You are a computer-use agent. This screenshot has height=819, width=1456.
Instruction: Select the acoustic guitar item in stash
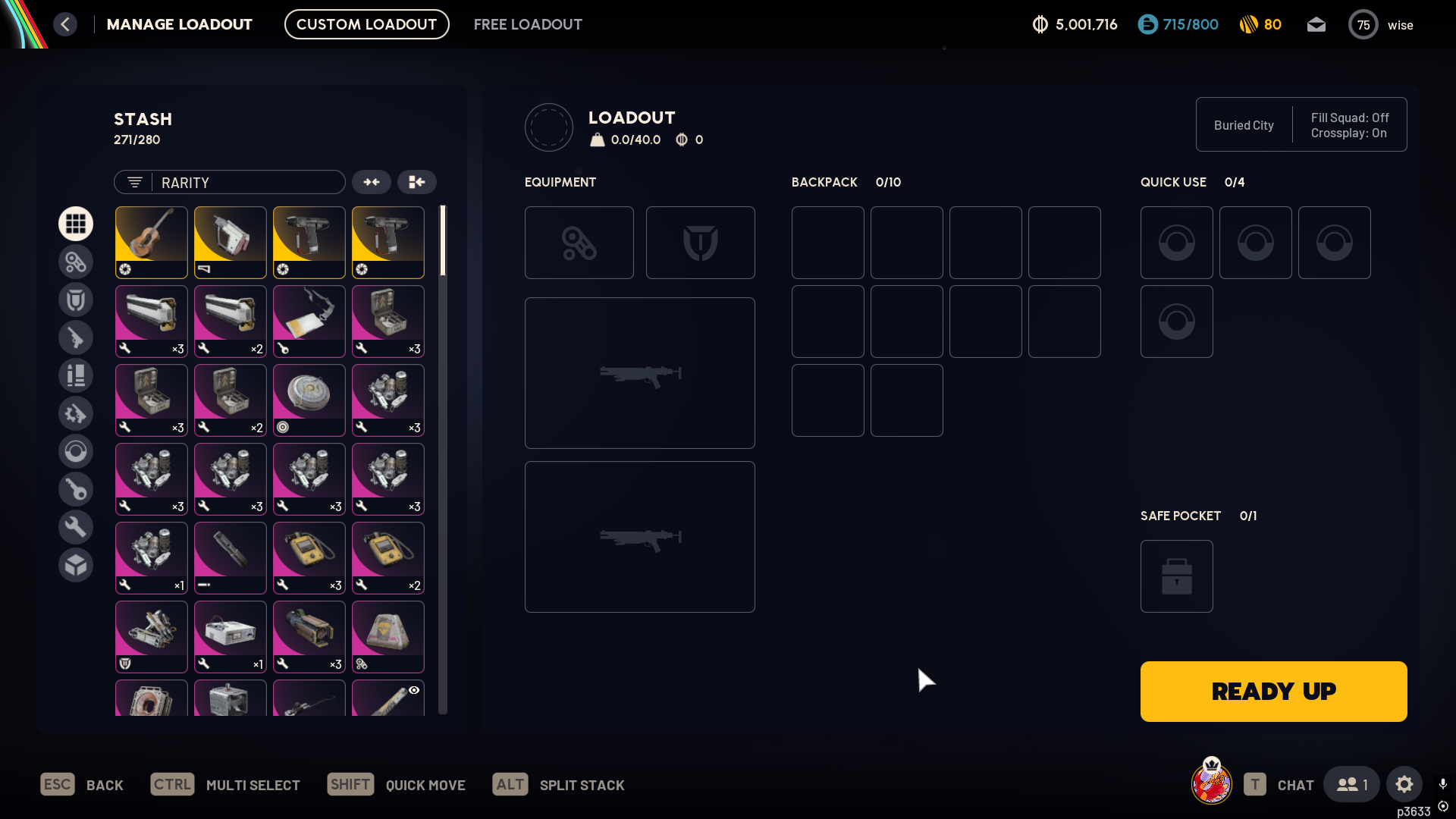click(152, 242)
